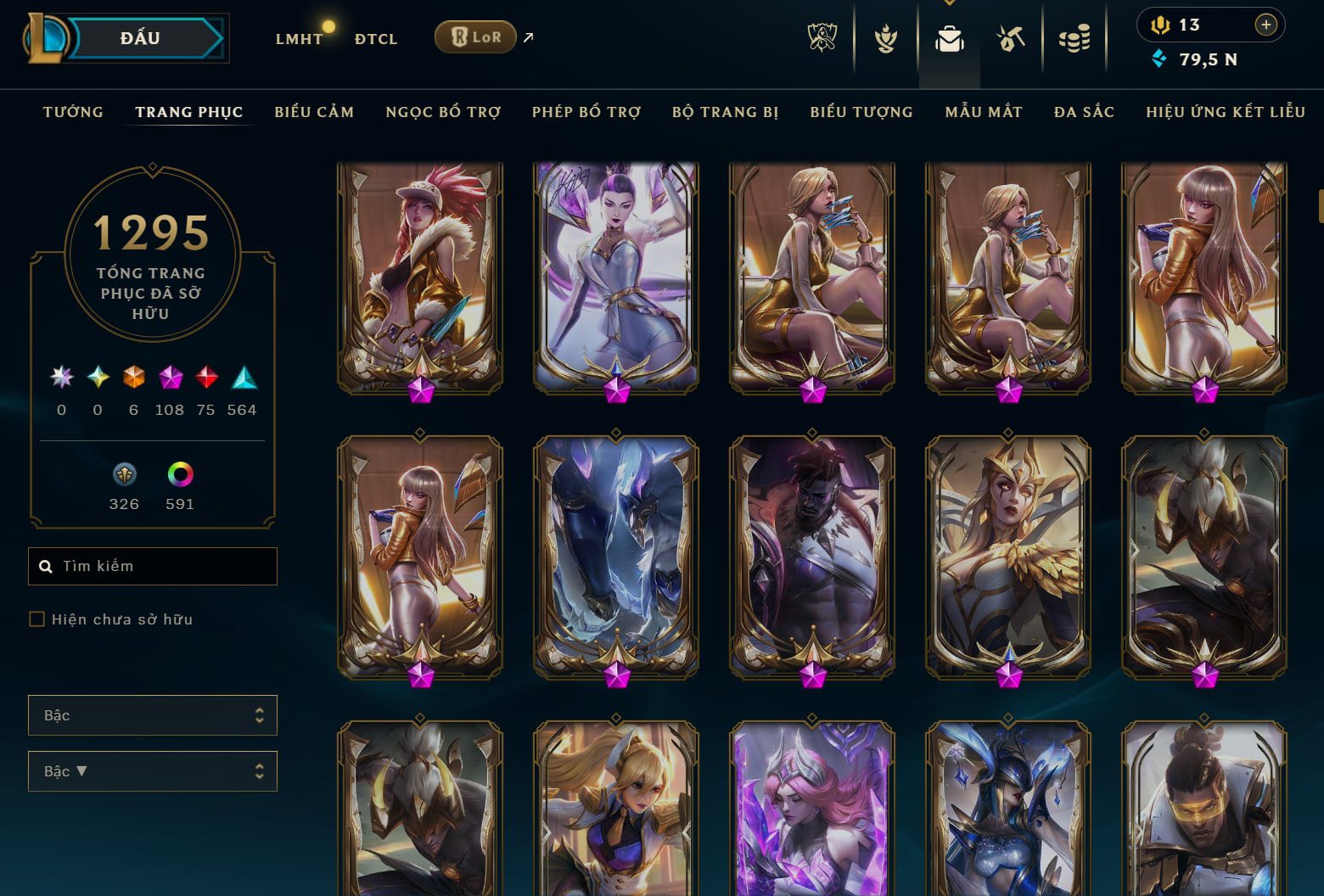Click the League of Legends logo

tap(48, 37)
